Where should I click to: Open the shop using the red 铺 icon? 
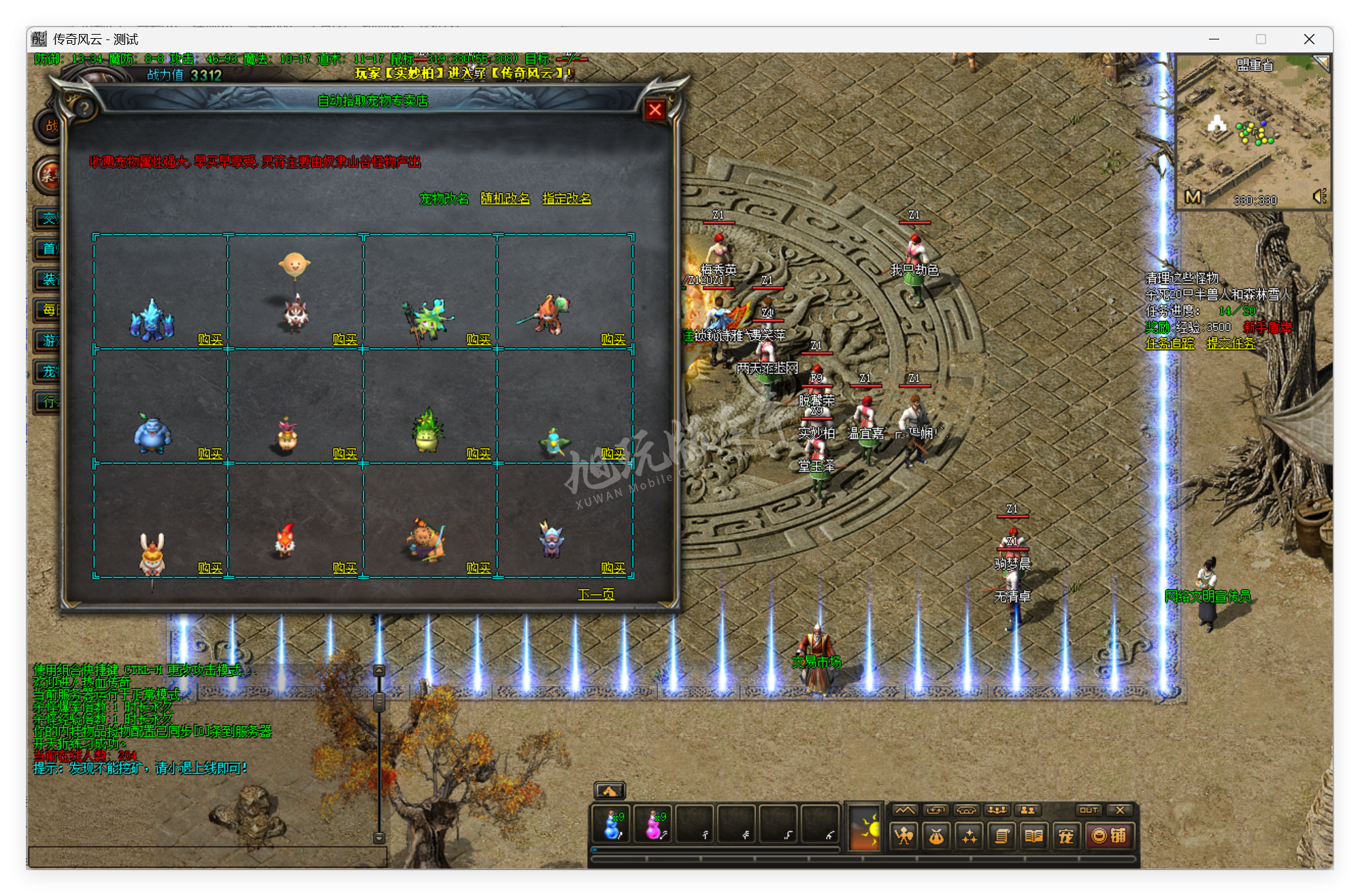pos(1111,836)
